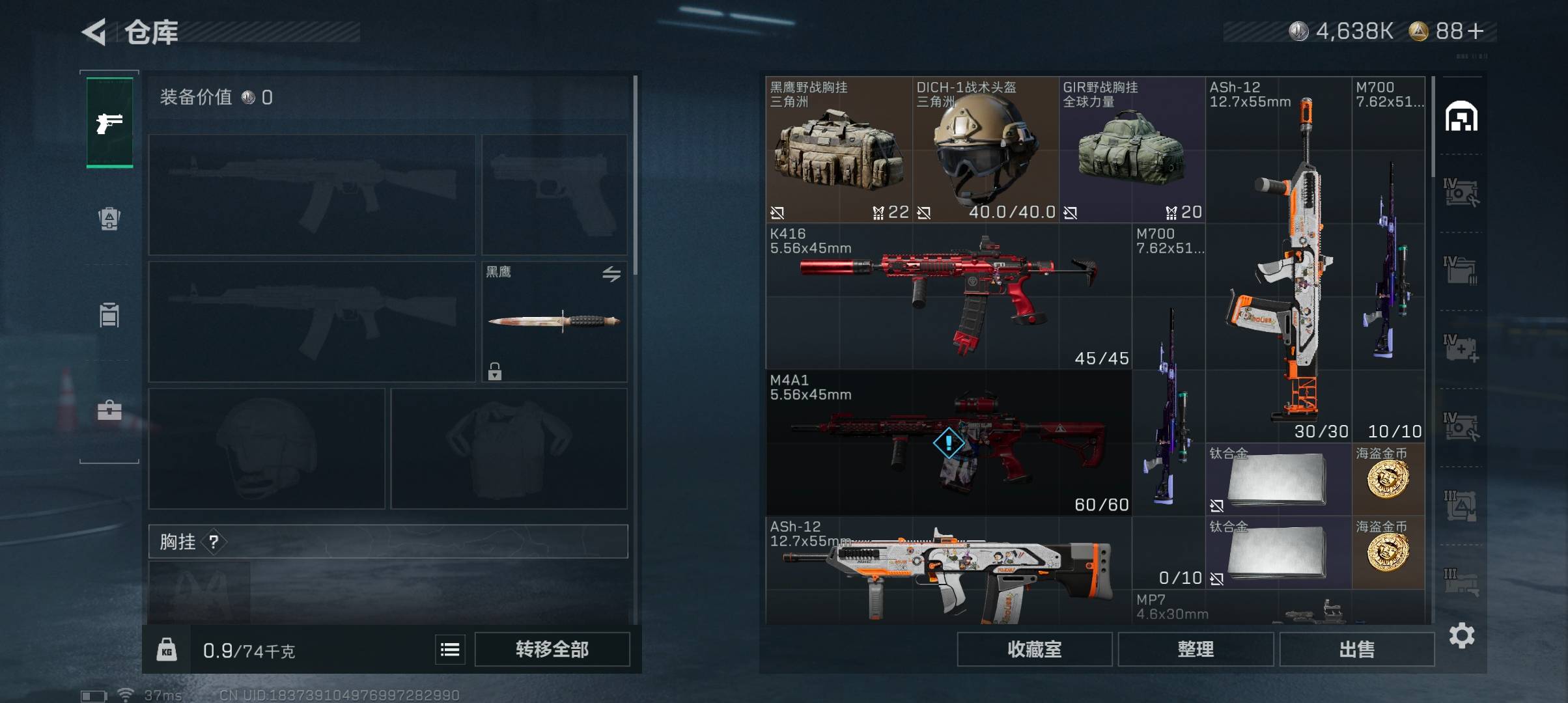Viewport: 1568px width, 703px height.
Task: Open the gear settings icon
Action: 1462,635
